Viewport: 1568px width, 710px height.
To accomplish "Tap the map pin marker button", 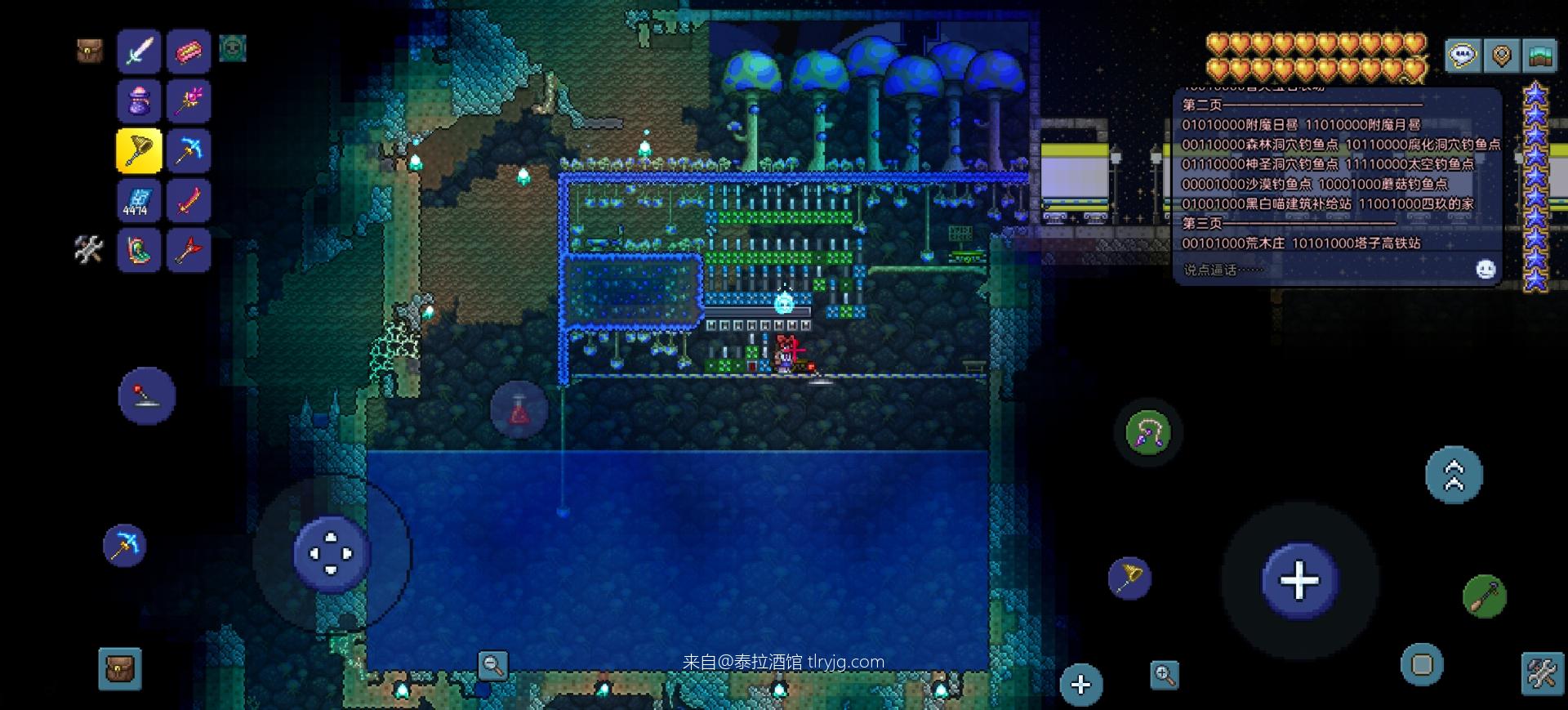I will (1501, 56).
